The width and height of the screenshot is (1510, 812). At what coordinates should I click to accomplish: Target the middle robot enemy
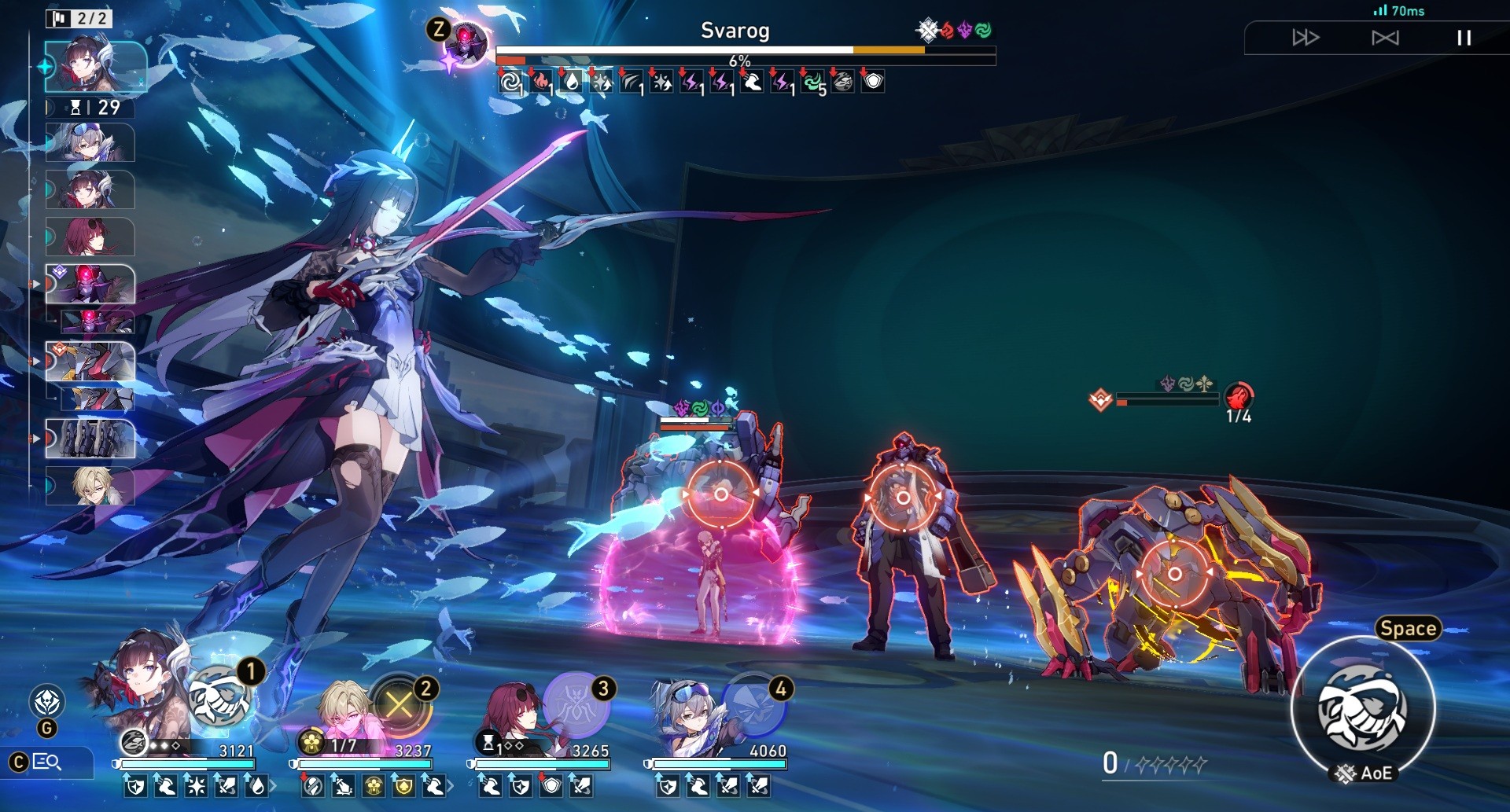[903, 498]
